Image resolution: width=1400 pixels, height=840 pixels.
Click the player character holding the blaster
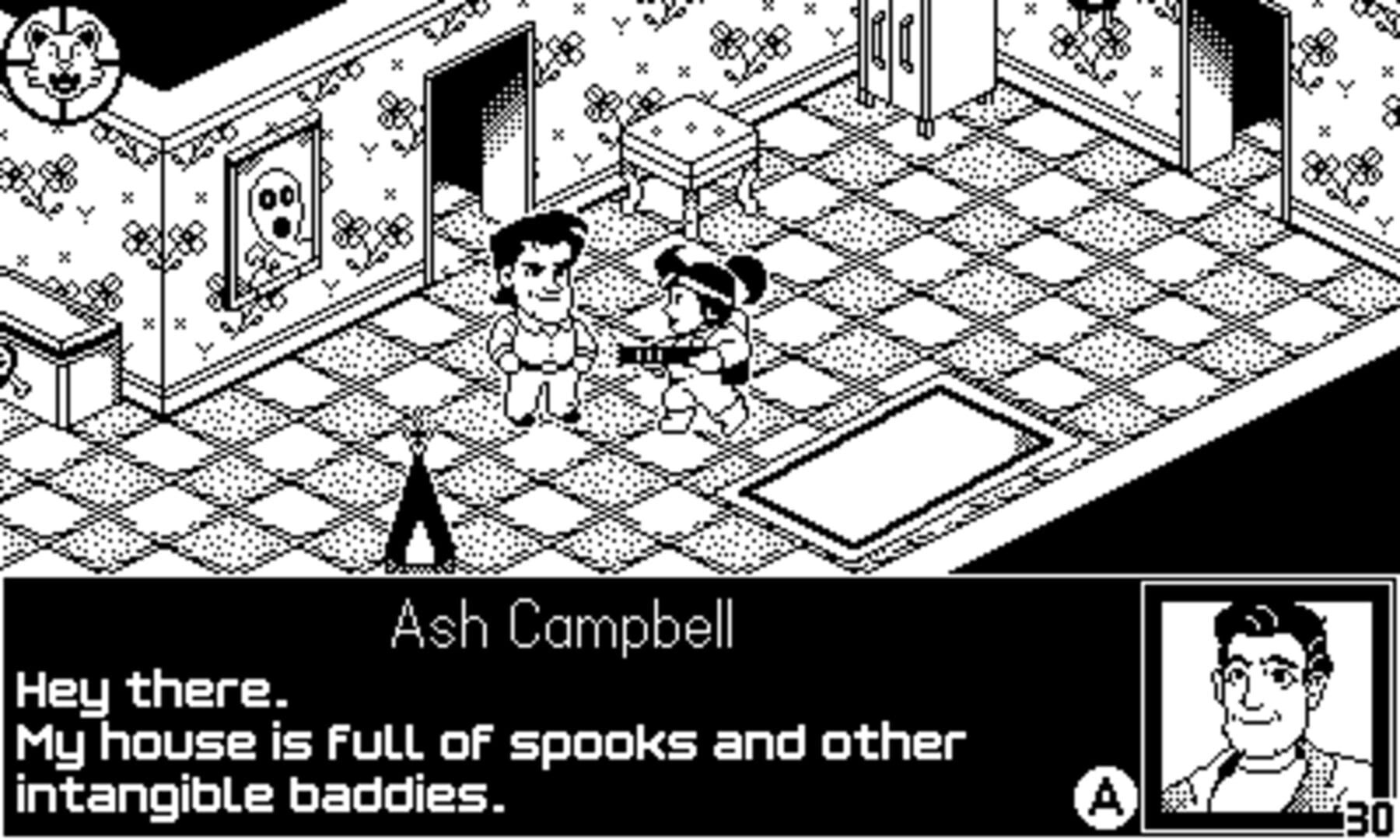(700, 334)
